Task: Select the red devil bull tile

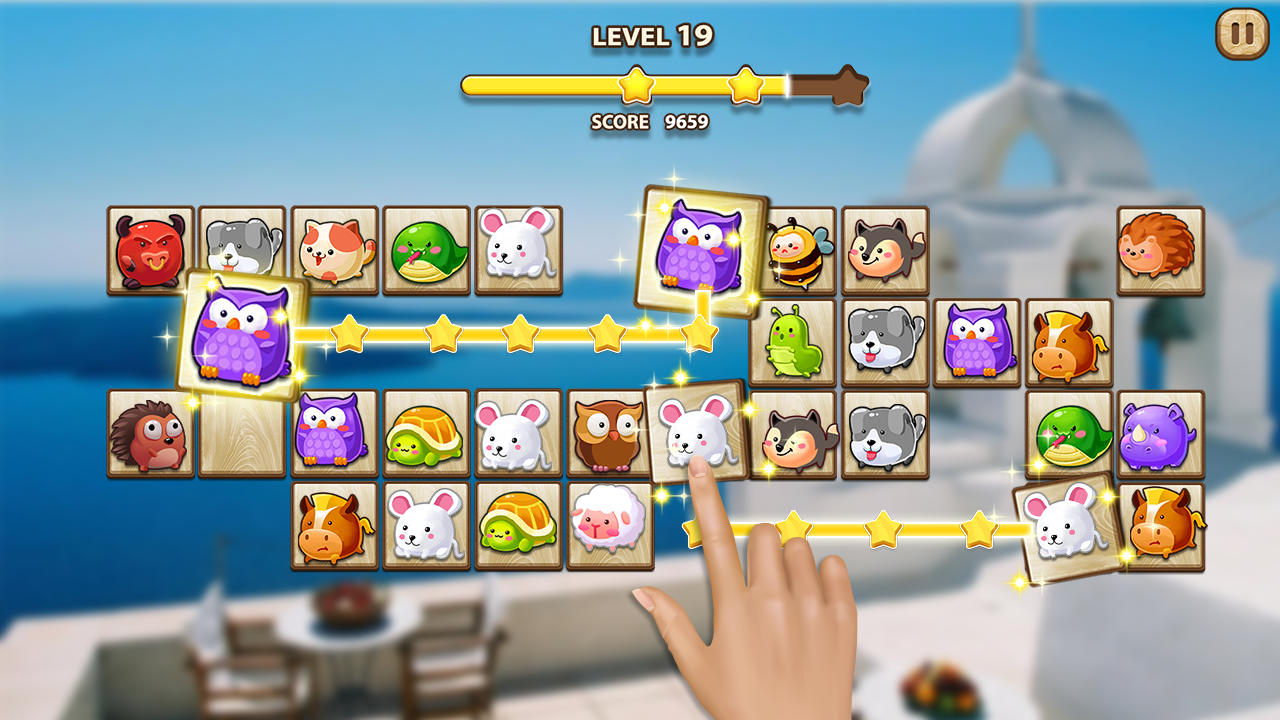Action: click(x=148, y=250)
